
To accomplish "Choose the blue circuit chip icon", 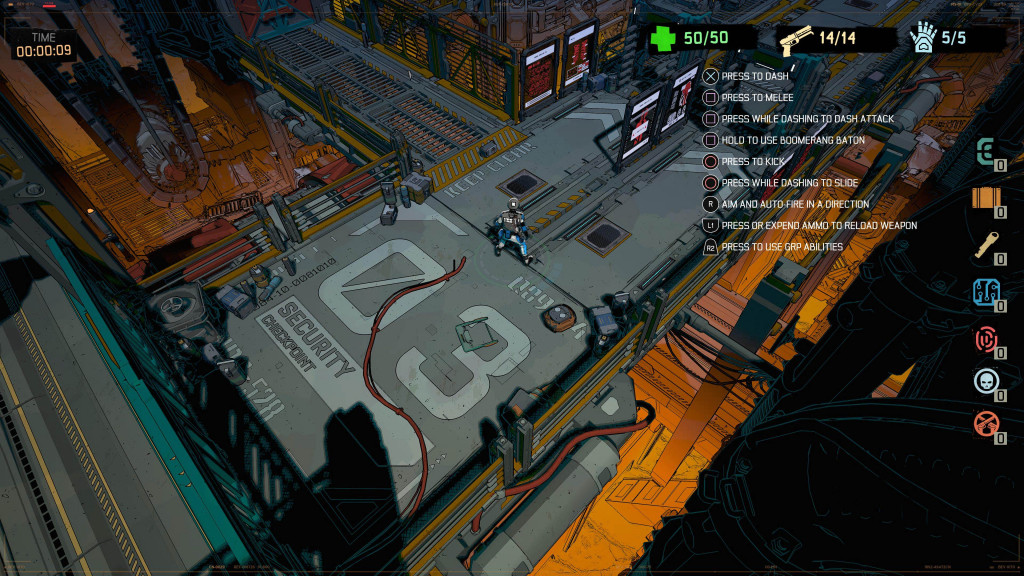I will (986, 292).
